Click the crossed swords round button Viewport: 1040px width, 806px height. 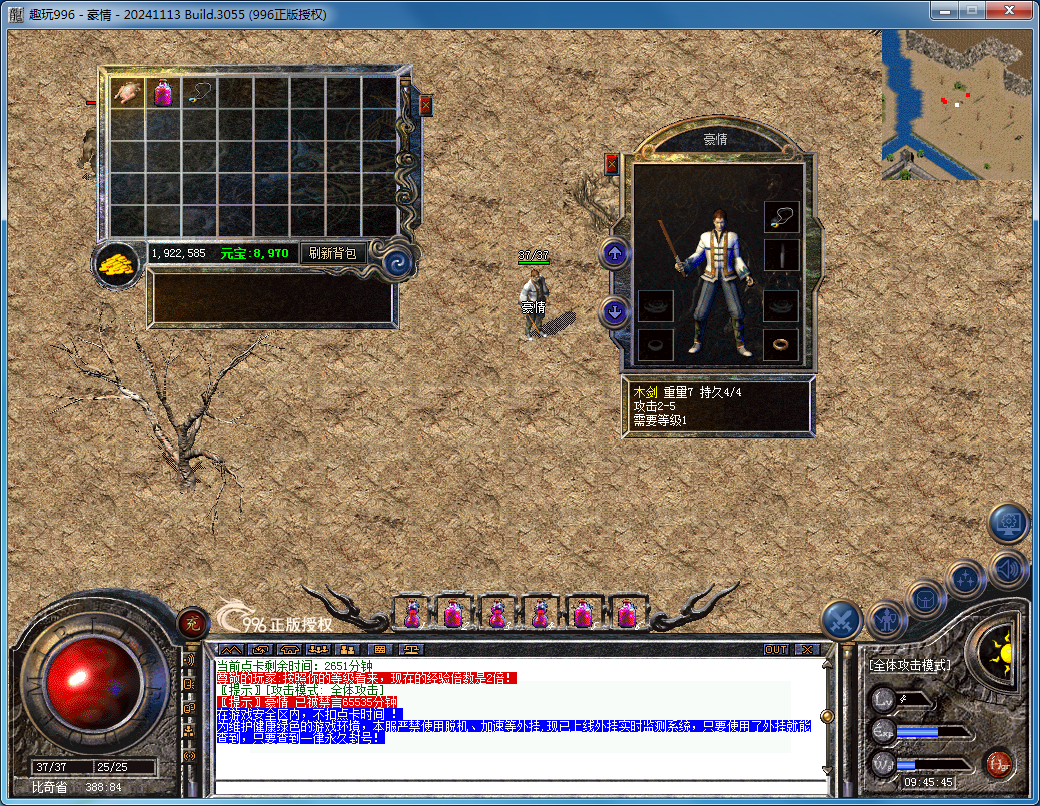pyautogui.click(x=842, y=621)
